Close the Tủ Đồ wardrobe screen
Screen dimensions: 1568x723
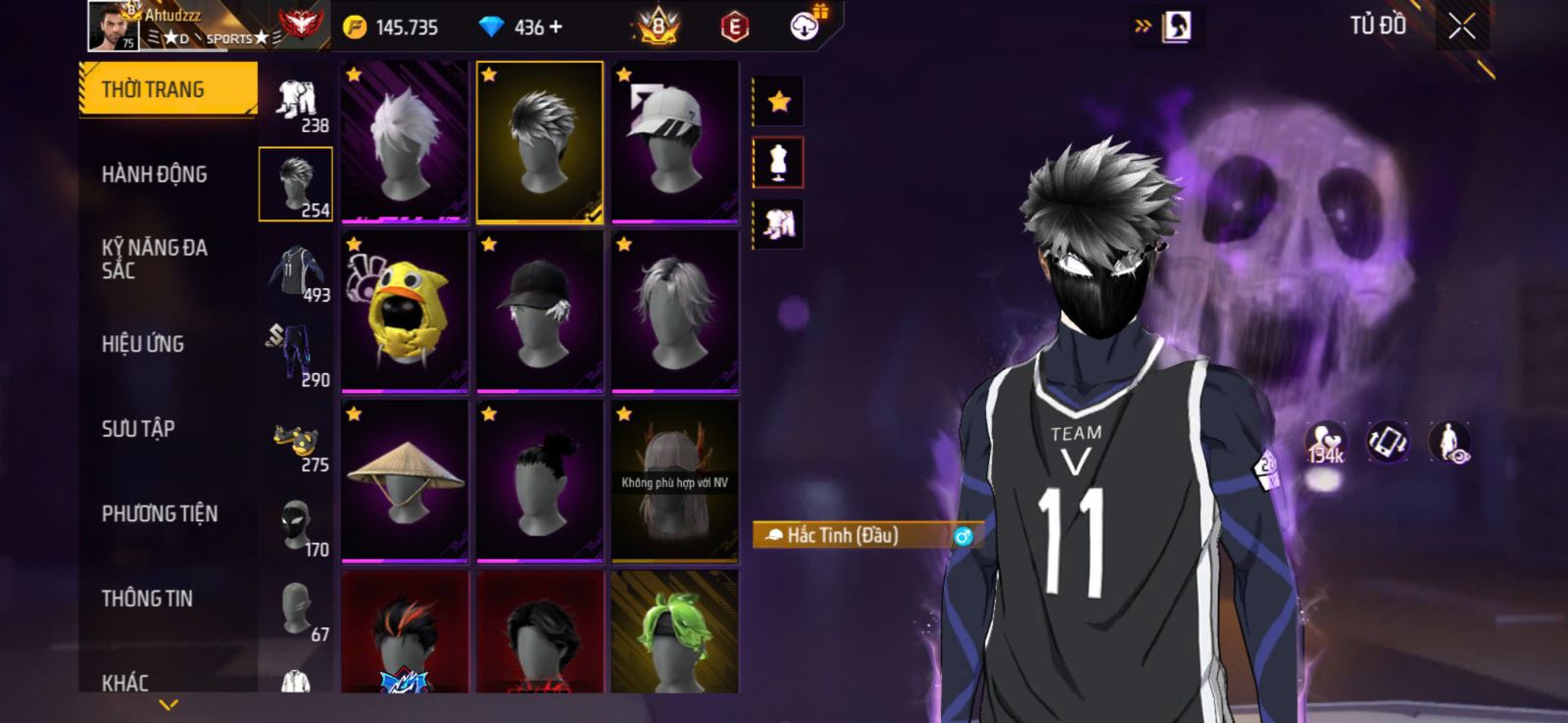point(1461,26)
